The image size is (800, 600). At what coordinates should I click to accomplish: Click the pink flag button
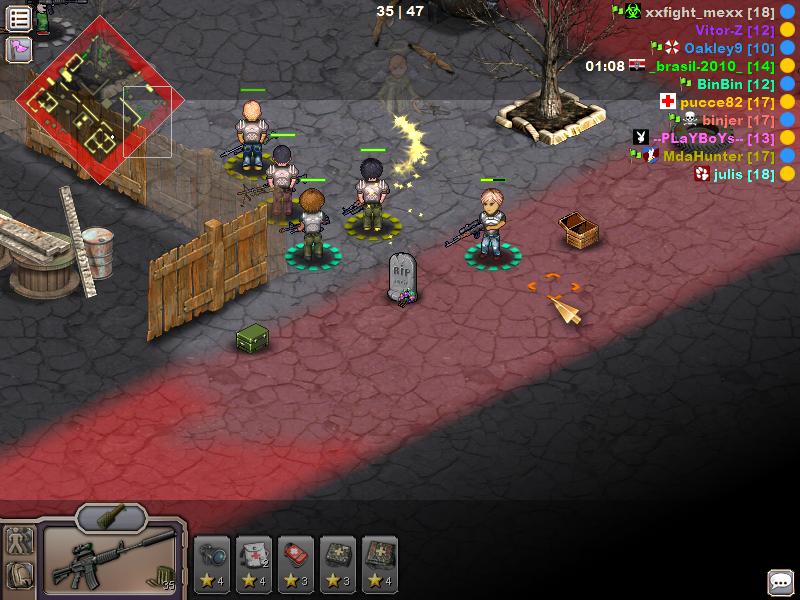point(19,49)
